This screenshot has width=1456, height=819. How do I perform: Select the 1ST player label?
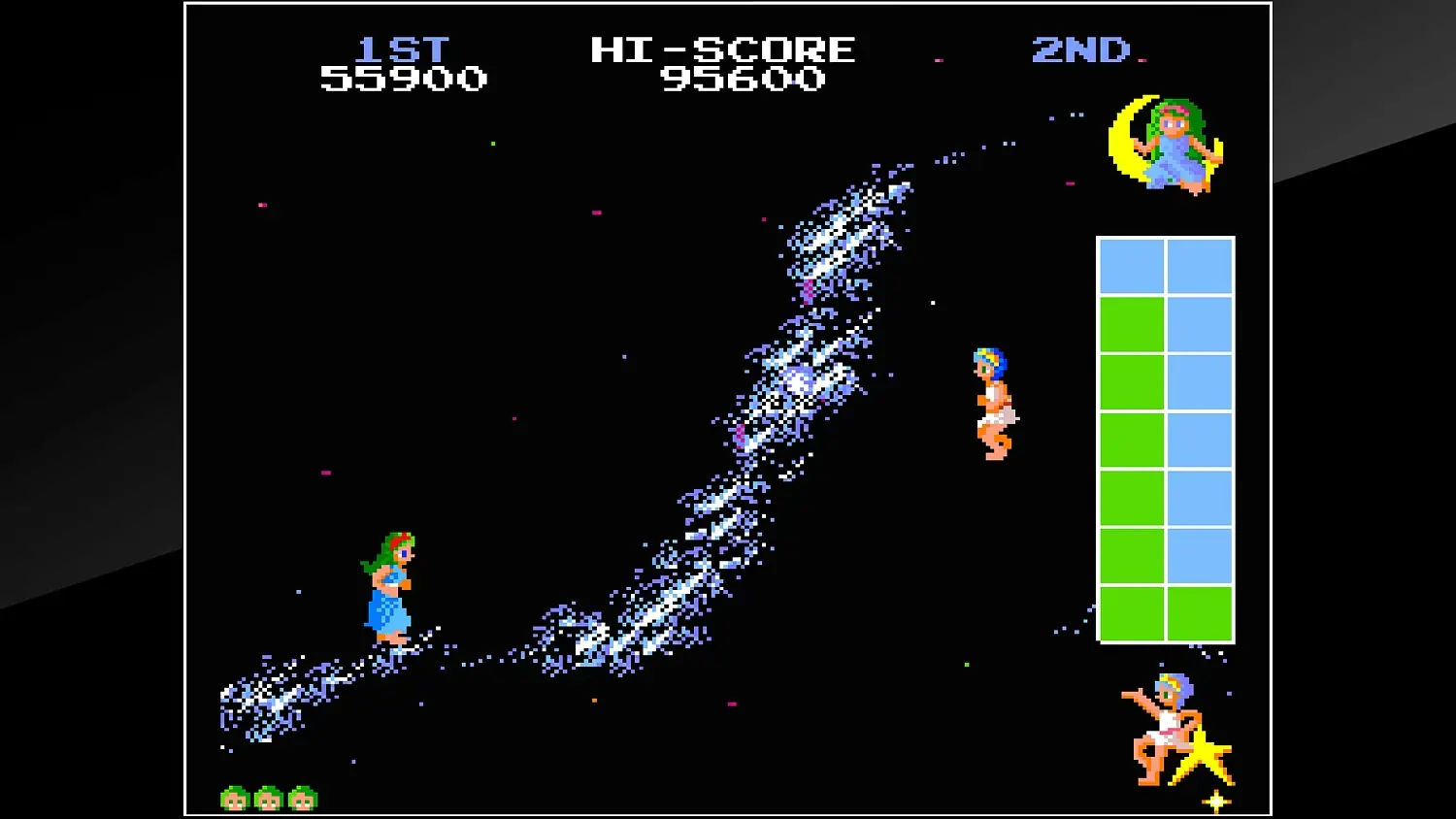click(405, 49)
